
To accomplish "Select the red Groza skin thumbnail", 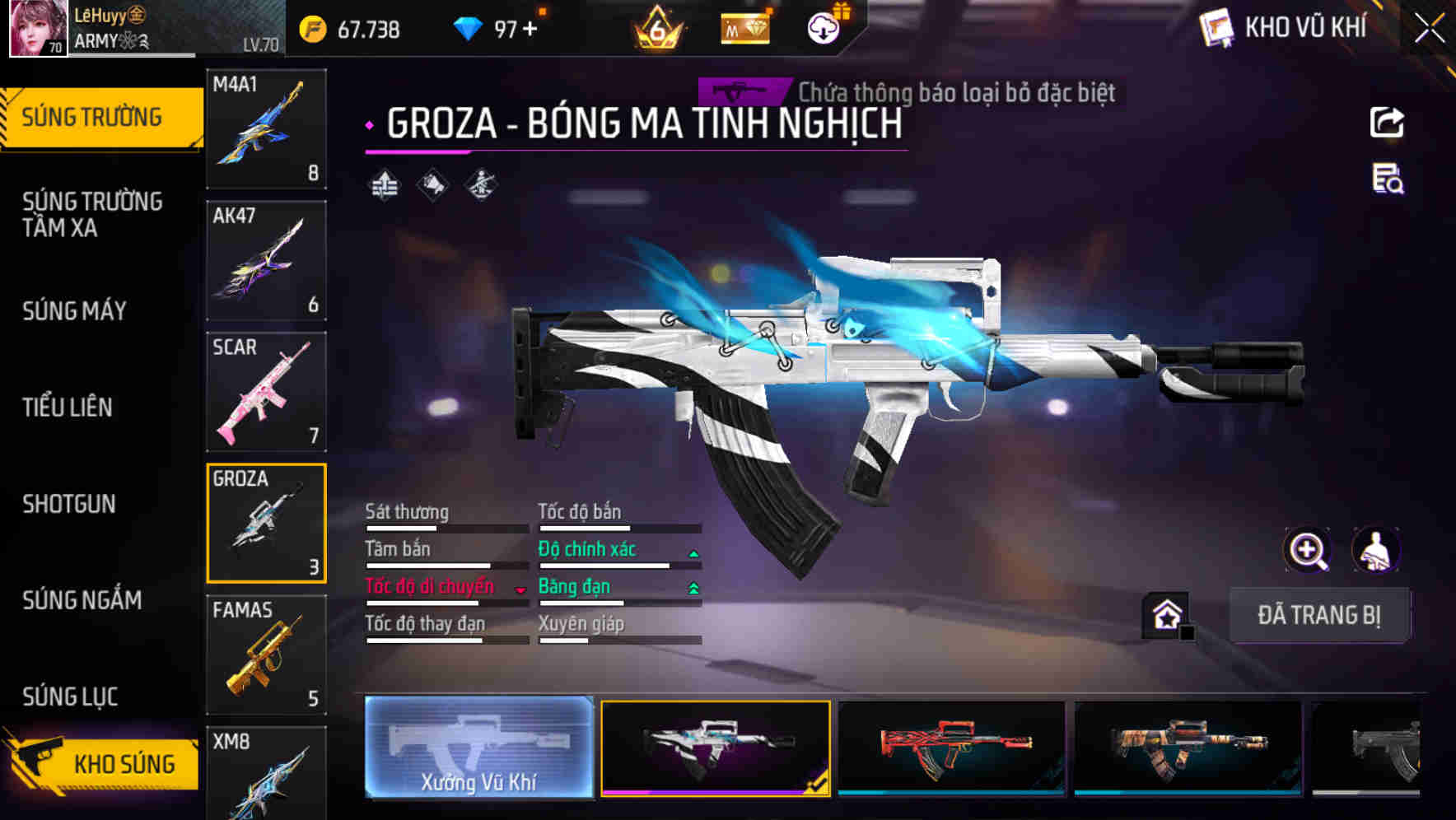I will click(951, 748).
